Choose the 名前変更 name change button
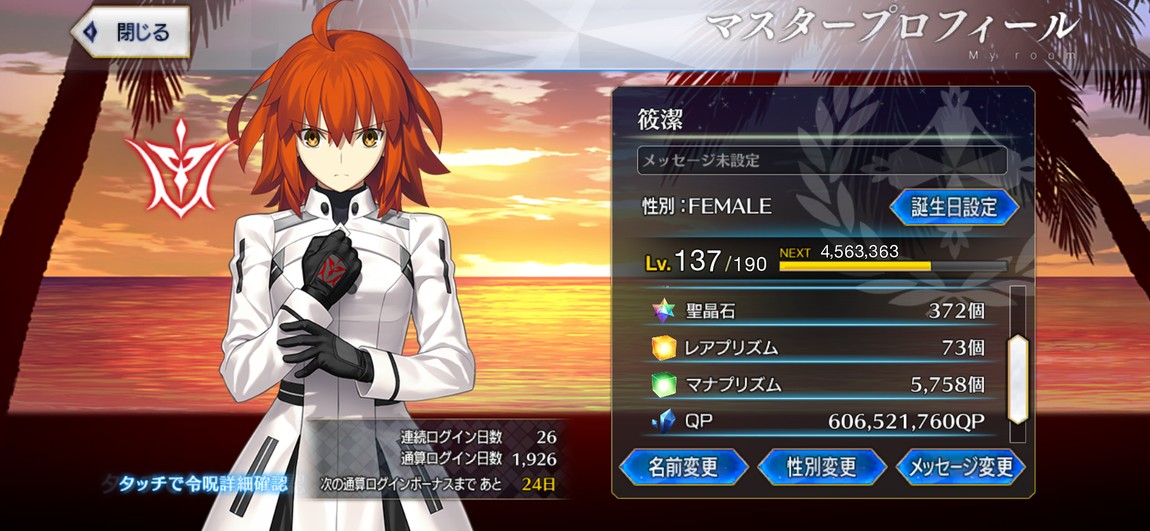Screen dimensions: 1150x531 point(684,466)
